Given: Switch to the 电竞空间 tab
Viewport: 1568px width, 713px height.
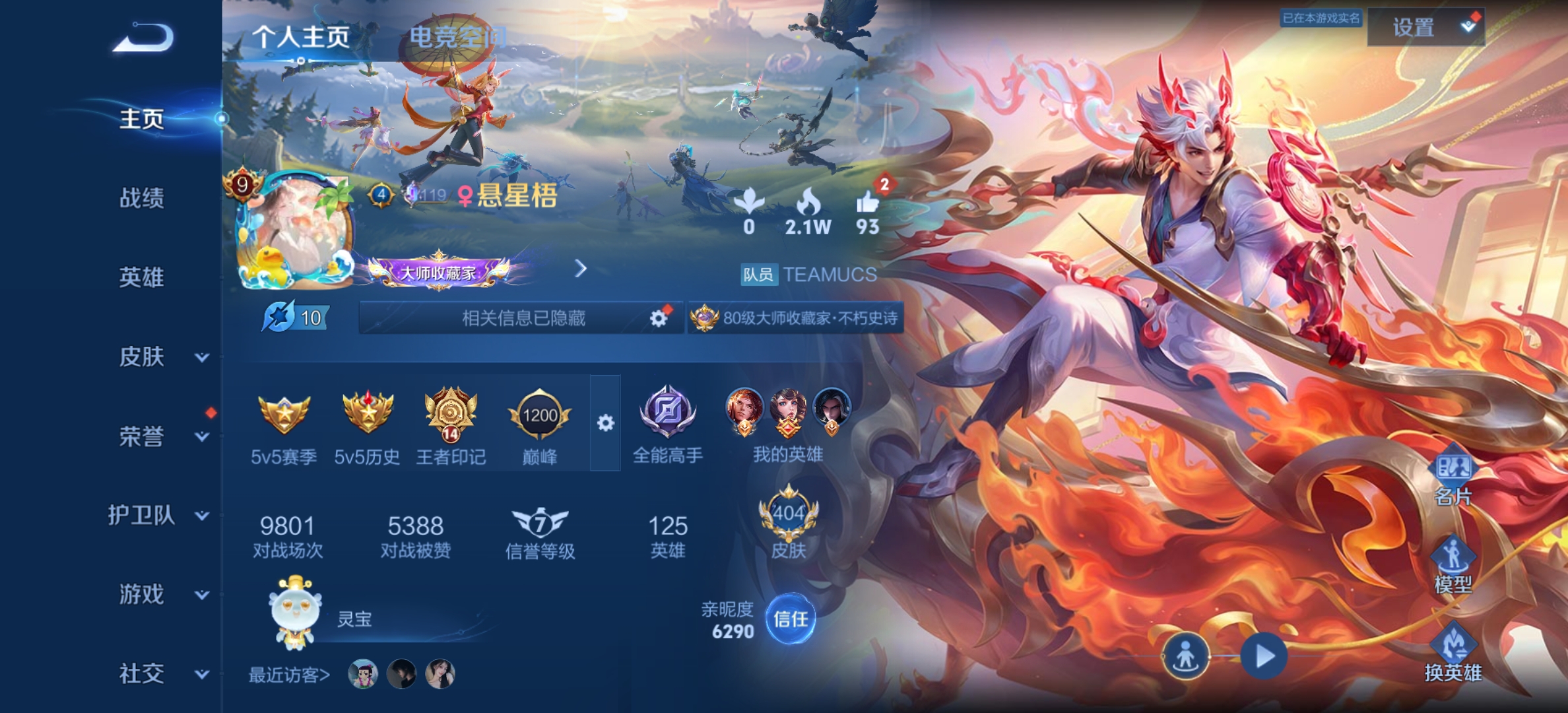Looking at the screenshot, I should point(458,37).
